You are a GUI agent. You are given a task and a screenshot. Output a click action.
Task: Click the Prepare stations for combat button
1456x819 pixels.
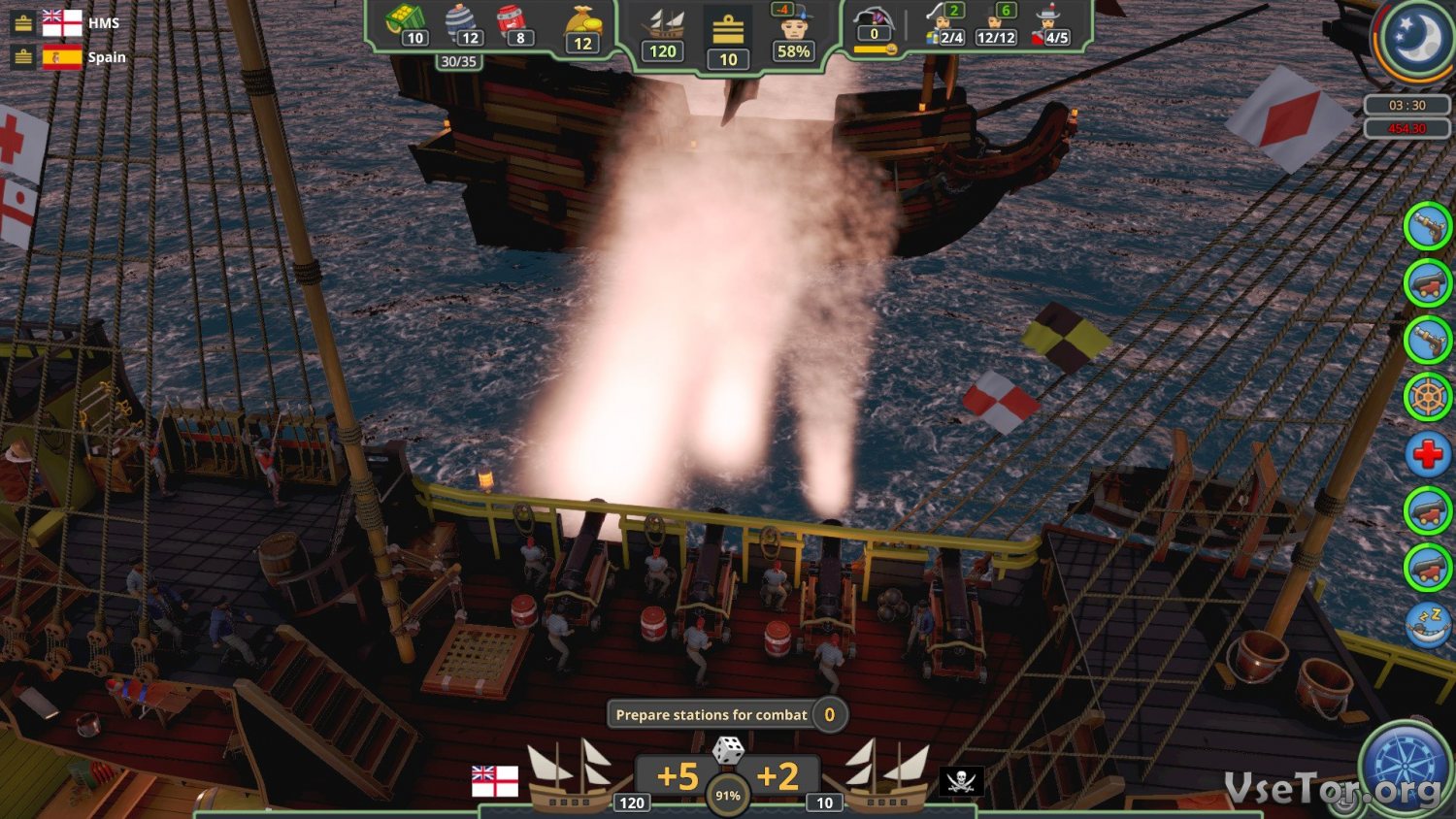pos(711,715)
